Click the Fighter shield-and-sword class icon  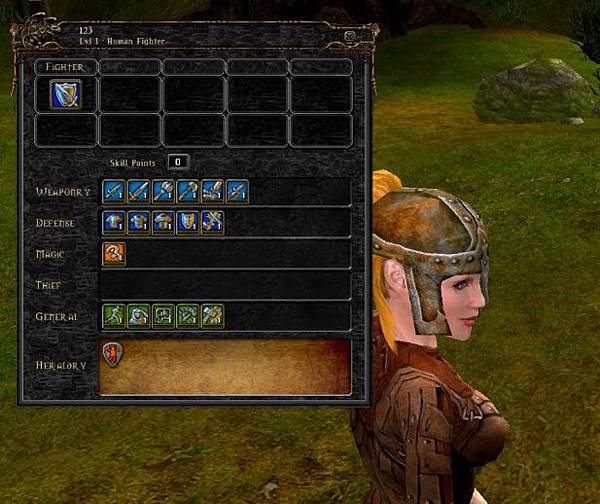(66, 95)
